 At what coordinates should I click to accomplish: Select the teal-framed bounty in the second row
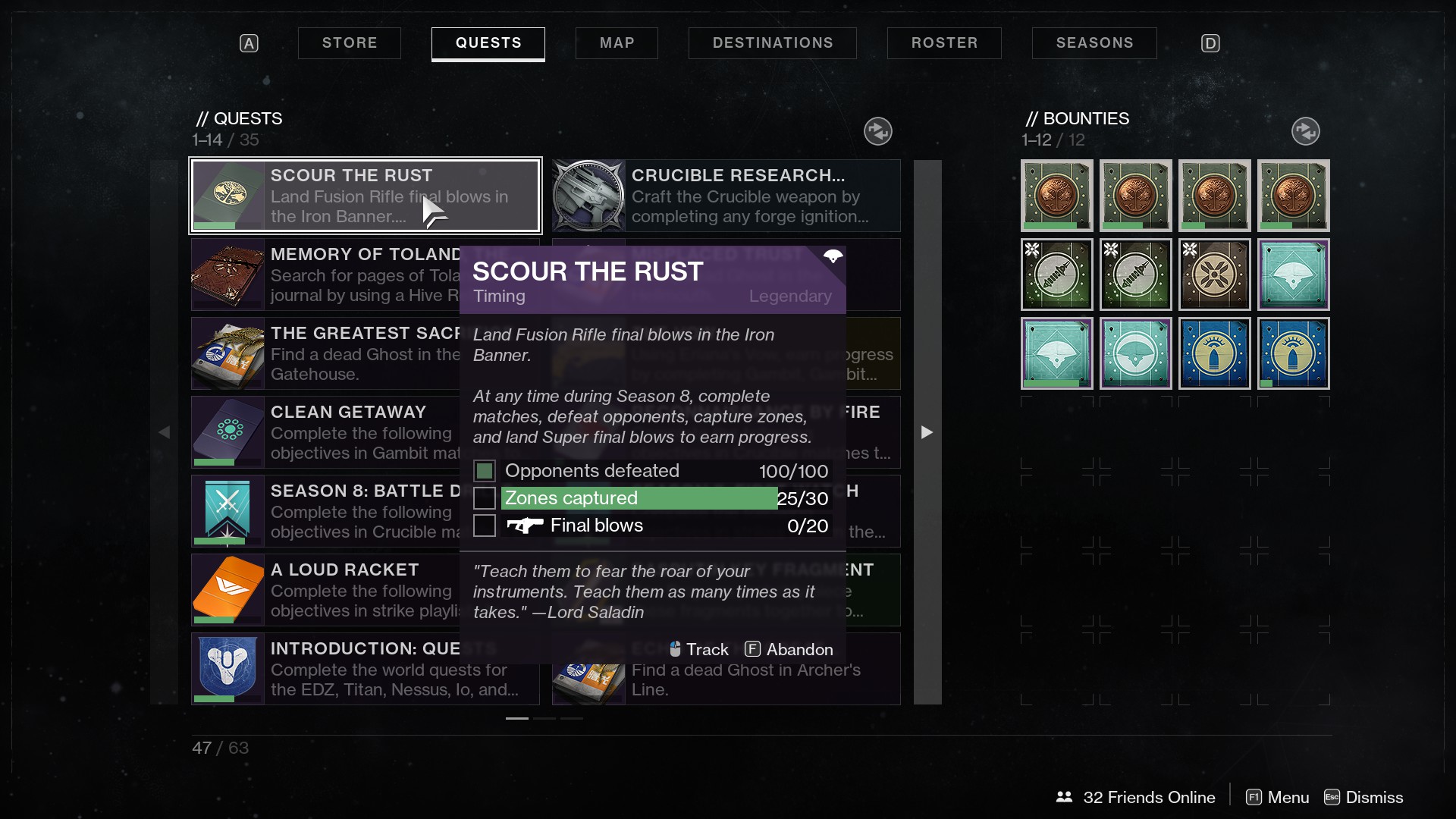click(x=1293, y=275)
